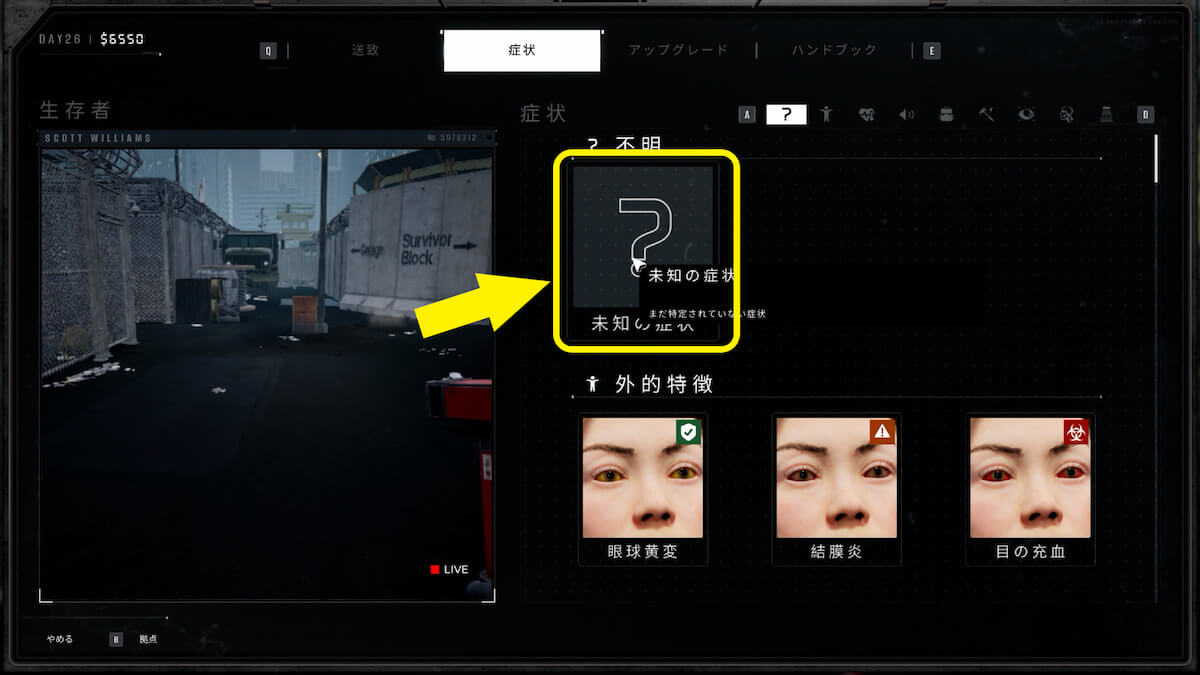Viewport: 1200px width, 675px height.
Task: Show the eye symptom category
Action: [x=1026, y=114]
